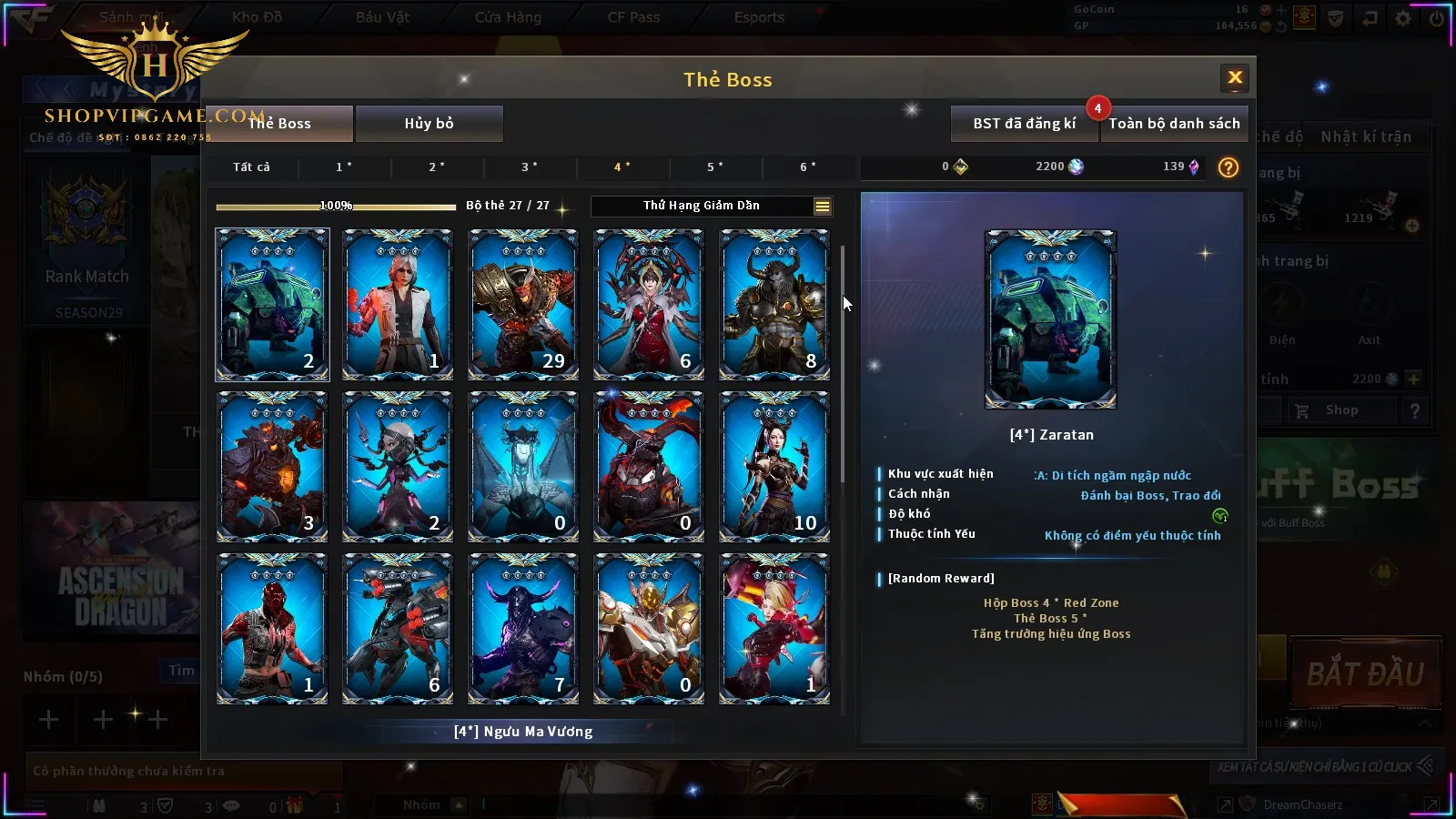Select the golden armored boss card
This screenshot has height=819, width=1456.
pos(649,628)
